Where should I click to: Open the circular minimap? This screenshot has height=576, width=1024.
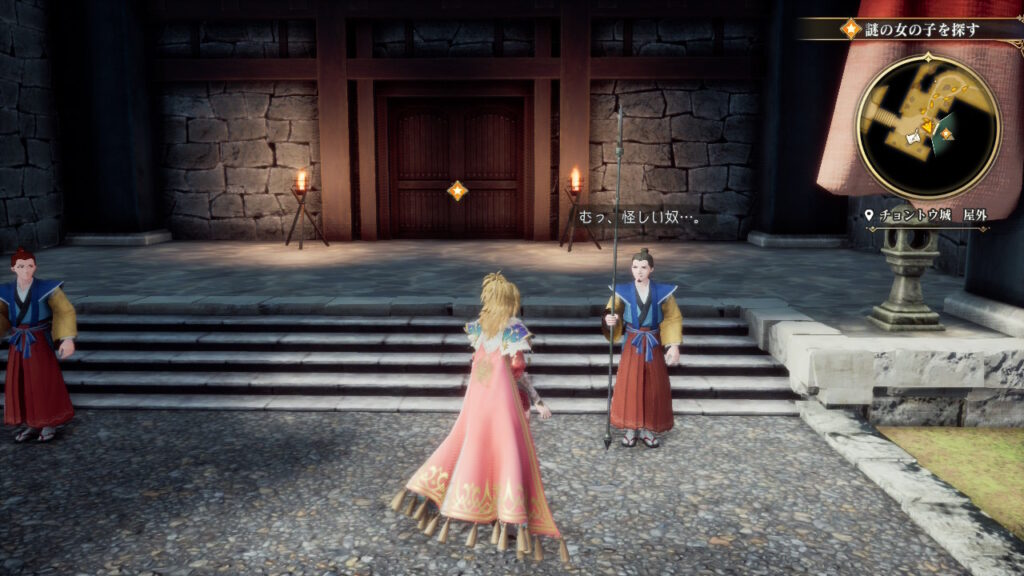click(927, 125)
